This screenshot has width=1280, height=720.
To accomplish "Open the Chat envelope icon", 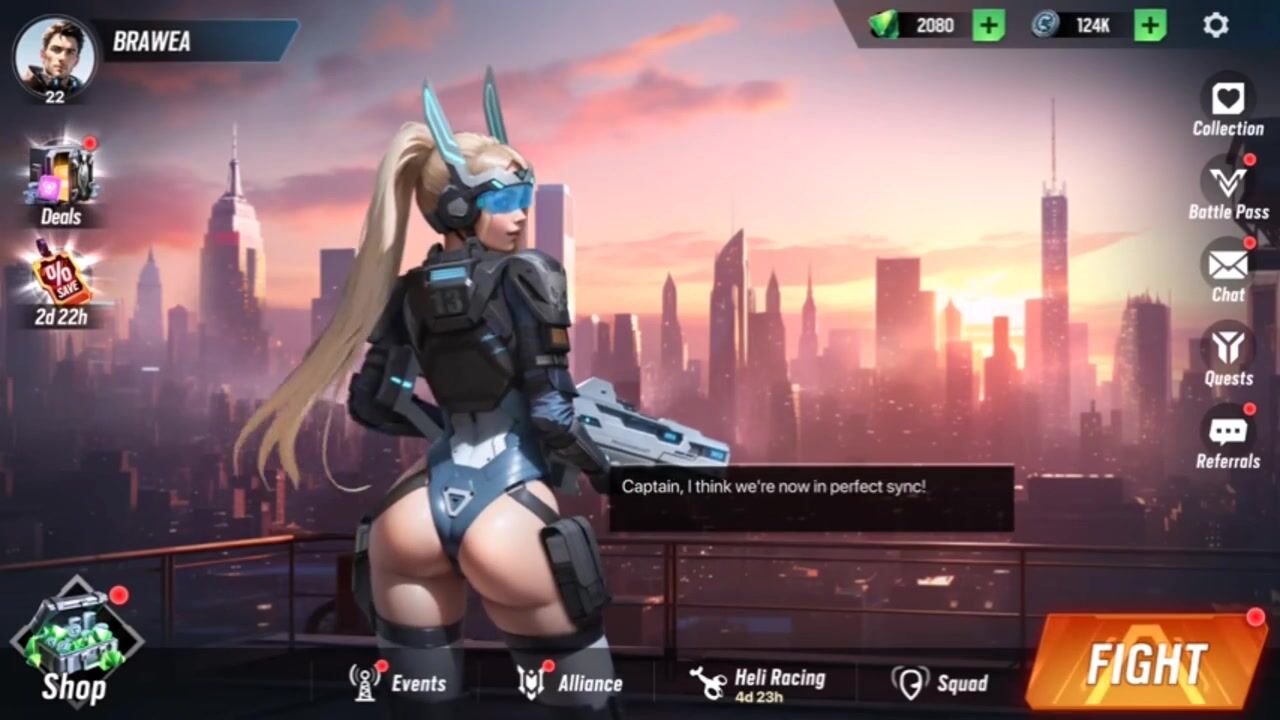I will pos(1227,266).
